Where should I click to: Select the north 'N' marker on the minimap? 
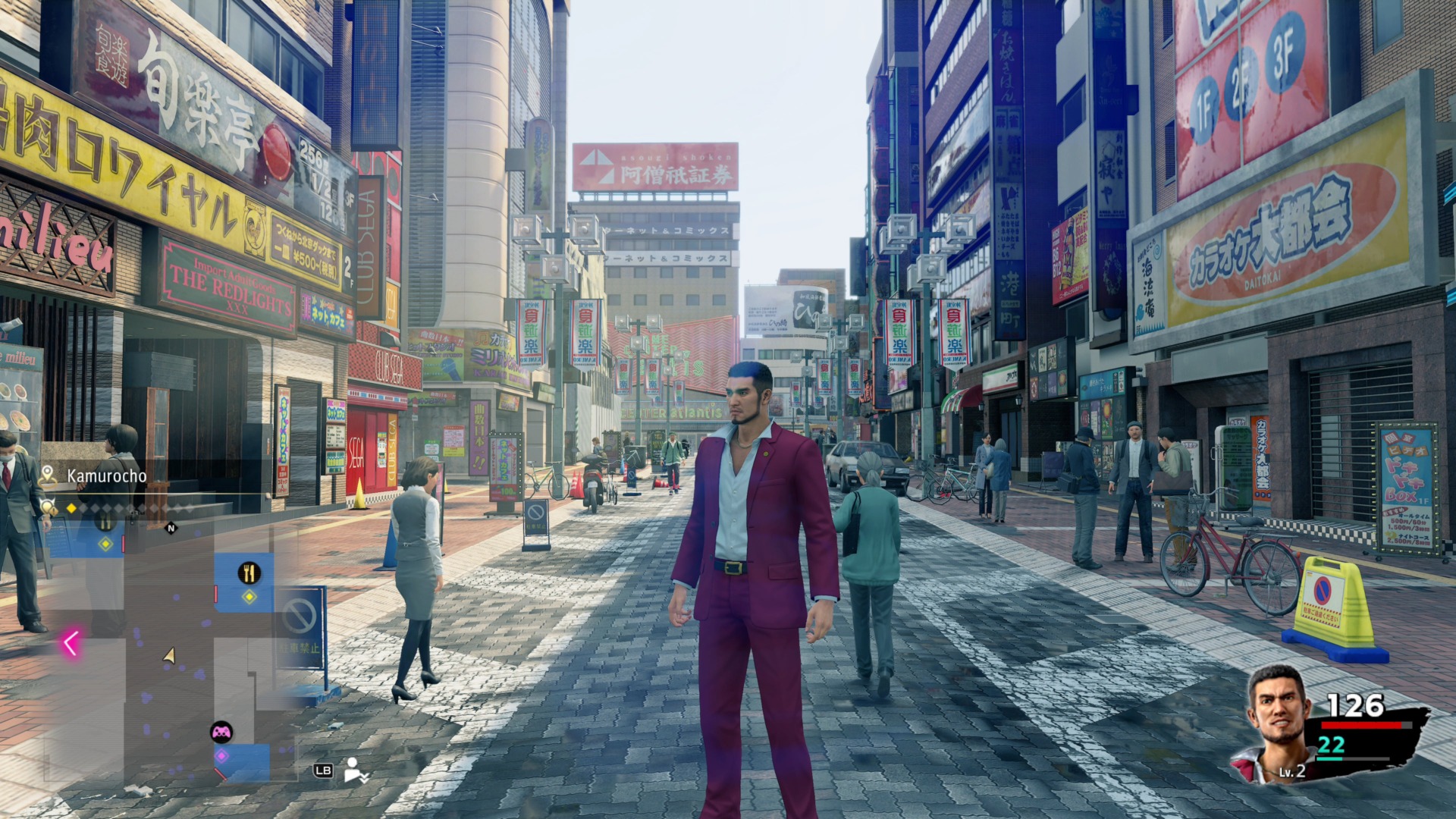(171, 528)
